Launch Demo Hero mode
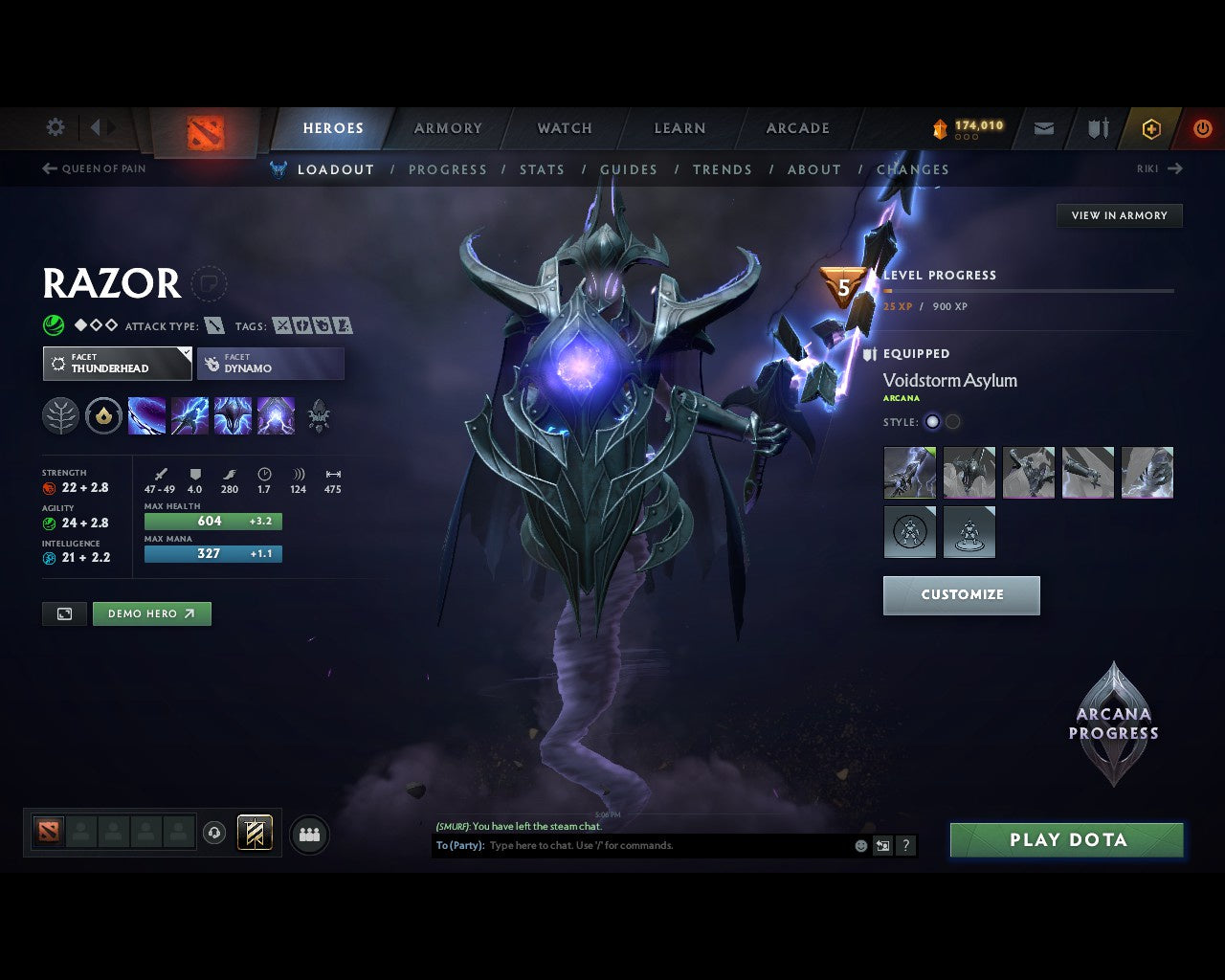 151,613
